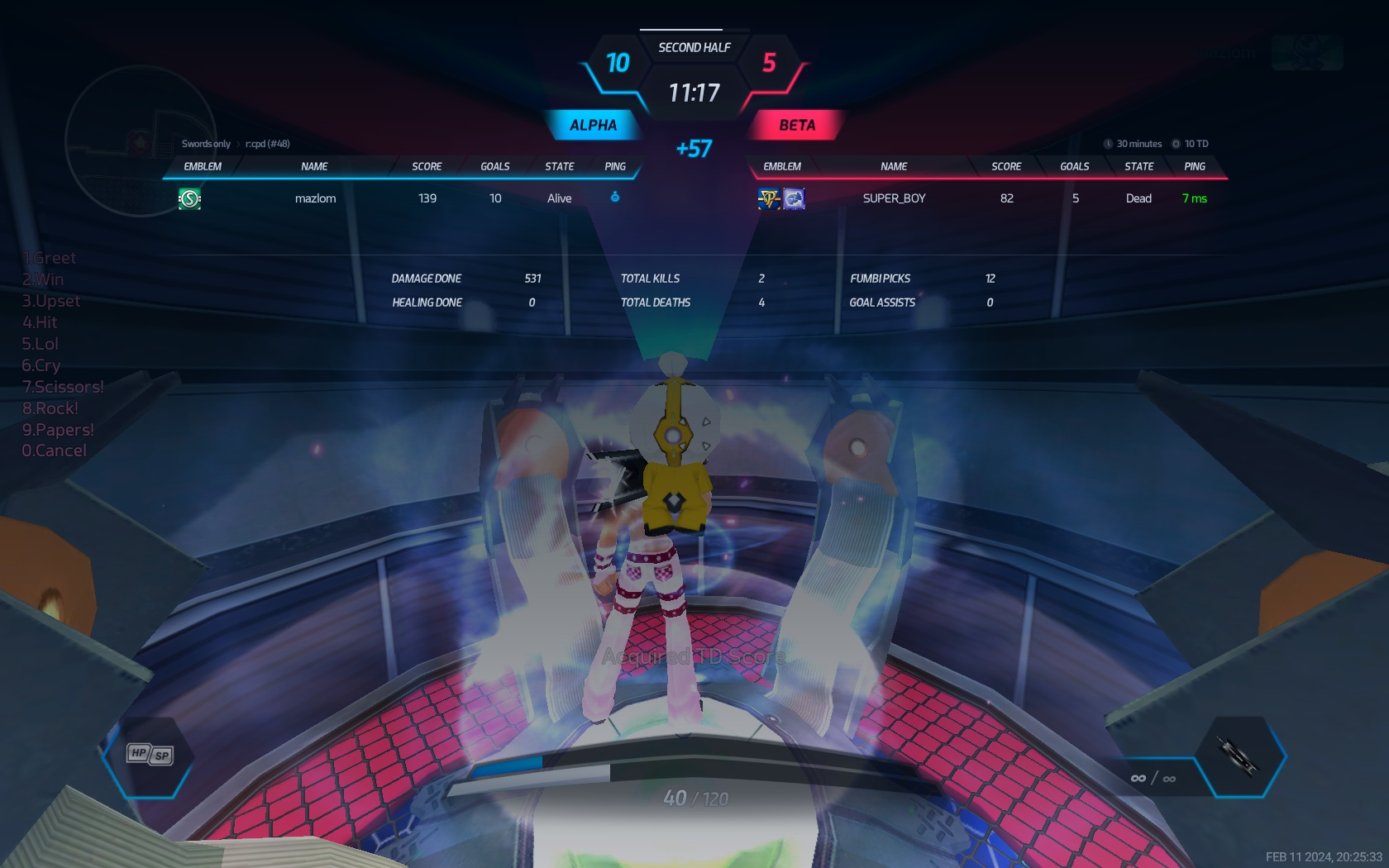Cancel the quick chat menu
Viewport: 1389px width, 868px height.
55,451
